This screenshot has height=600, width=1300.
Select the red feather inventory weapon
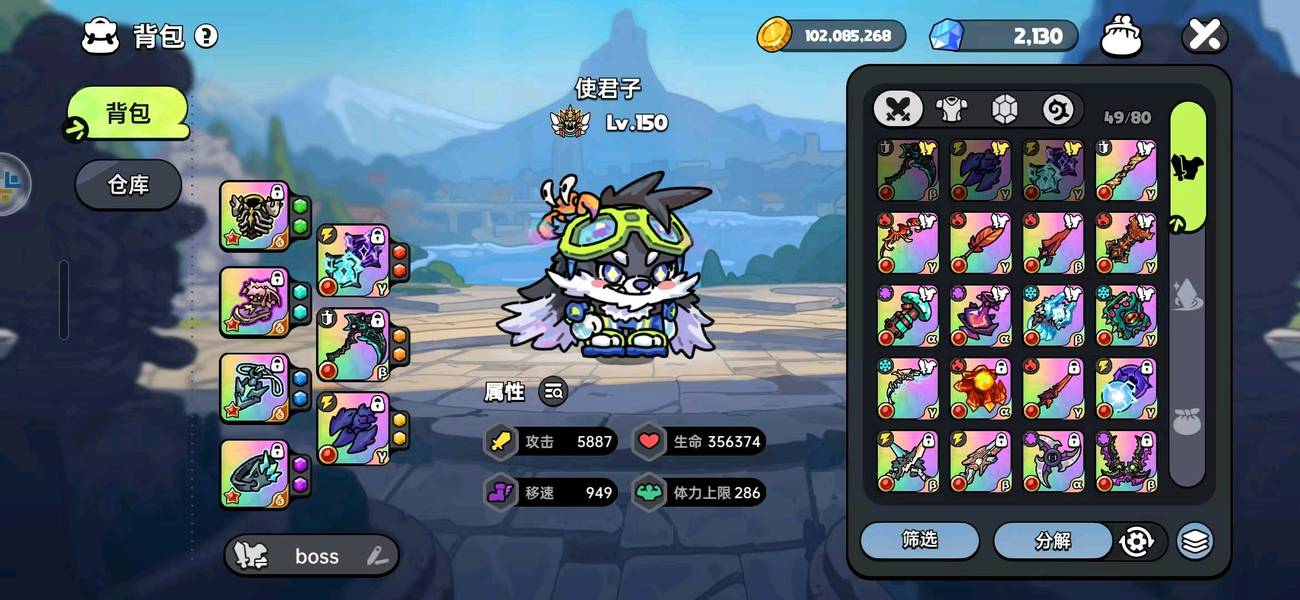pyautogui.click(x=981, y=243)
